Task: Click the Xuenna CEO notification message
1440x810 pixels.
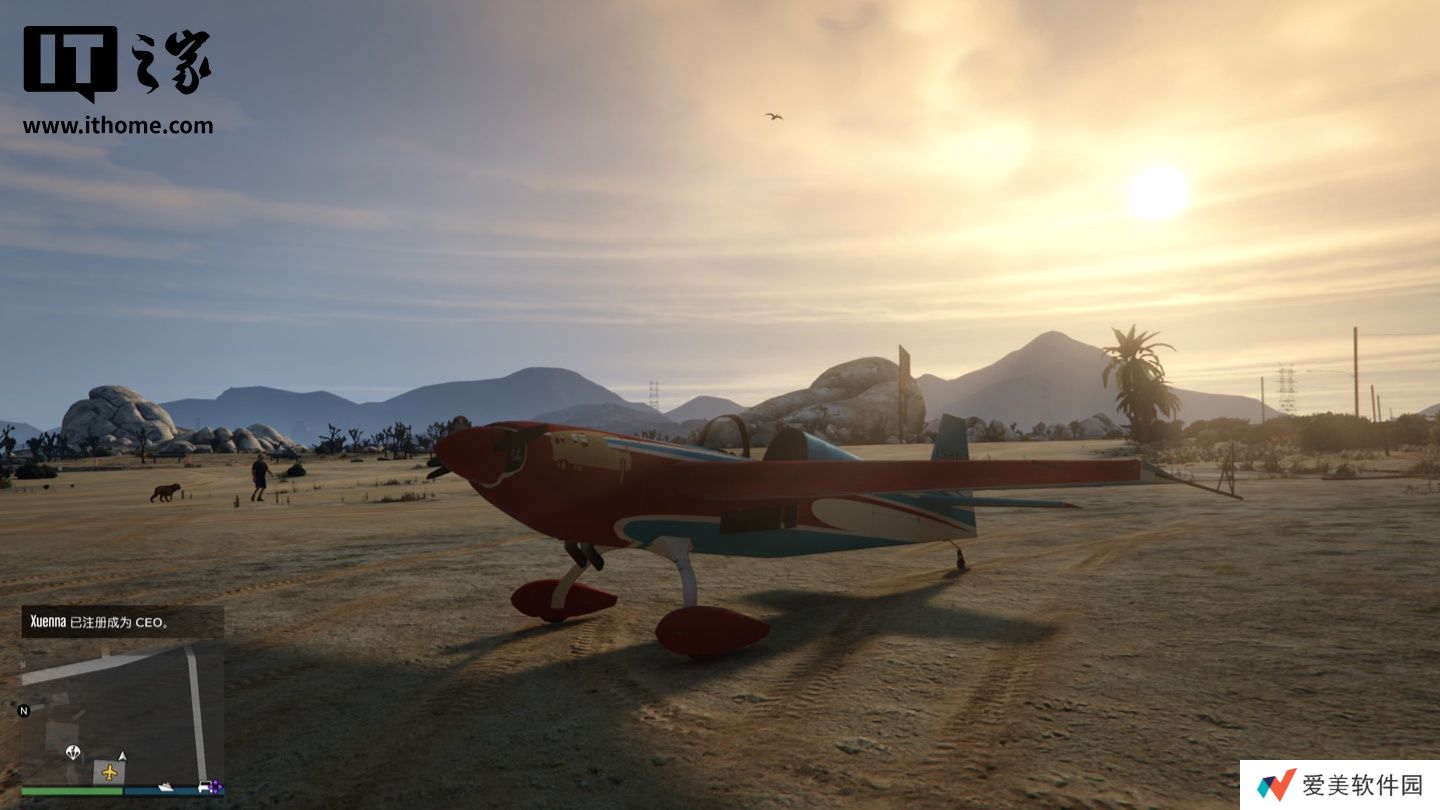Action: (x=122, y=622)
